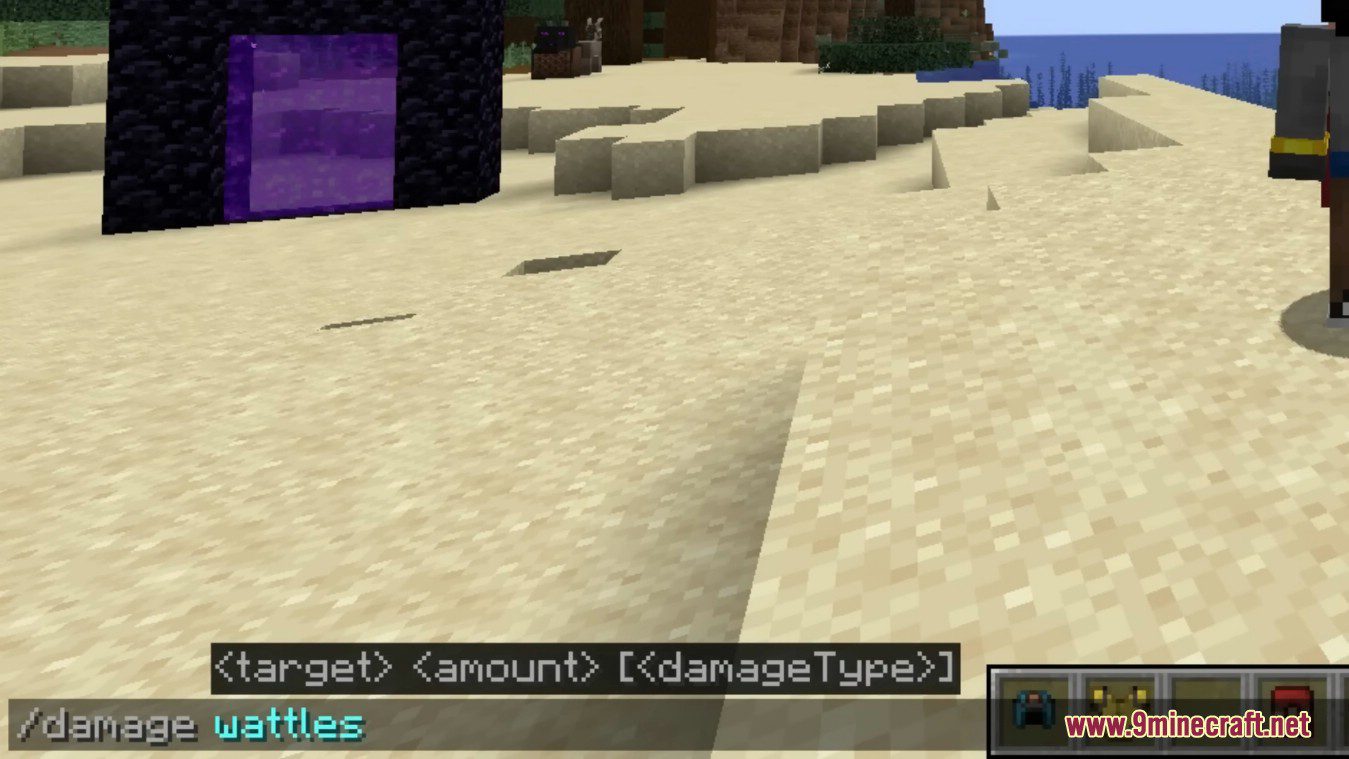
Task: Click the rabbit at the top of the screen
Action: click(x=592, y=28)
